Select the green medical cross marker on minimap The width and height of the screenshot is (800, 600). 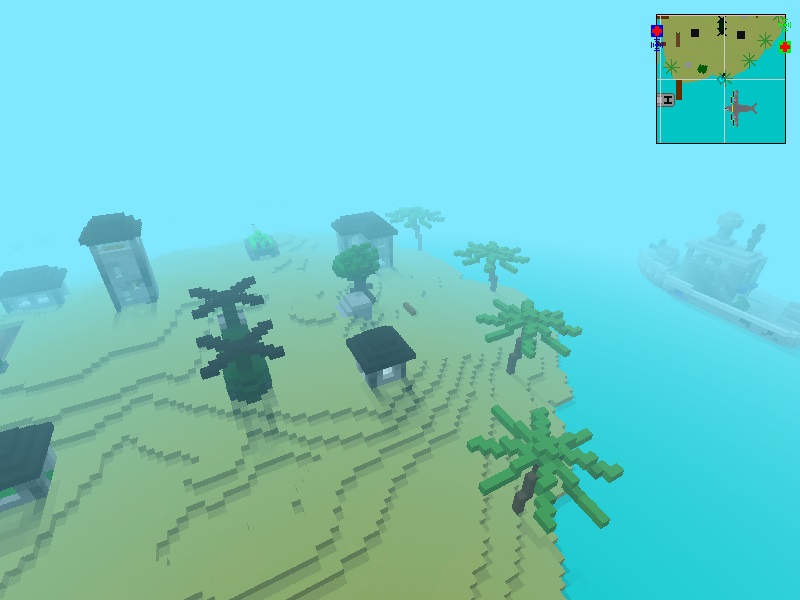(x=785, y=46)
